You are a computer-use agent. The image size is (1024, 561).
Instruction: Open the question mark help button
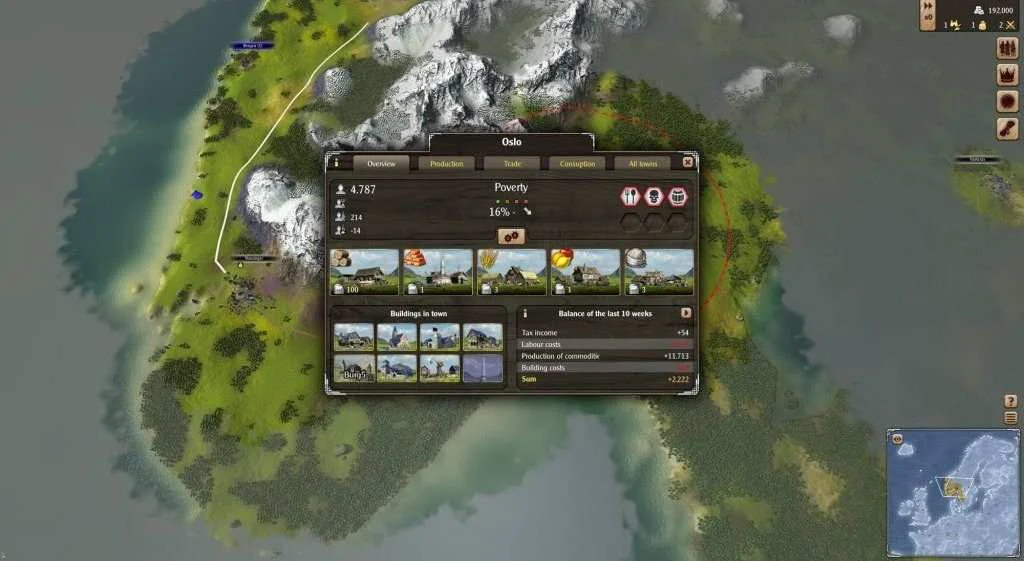pyautogui.click(x=1010, y=401)
